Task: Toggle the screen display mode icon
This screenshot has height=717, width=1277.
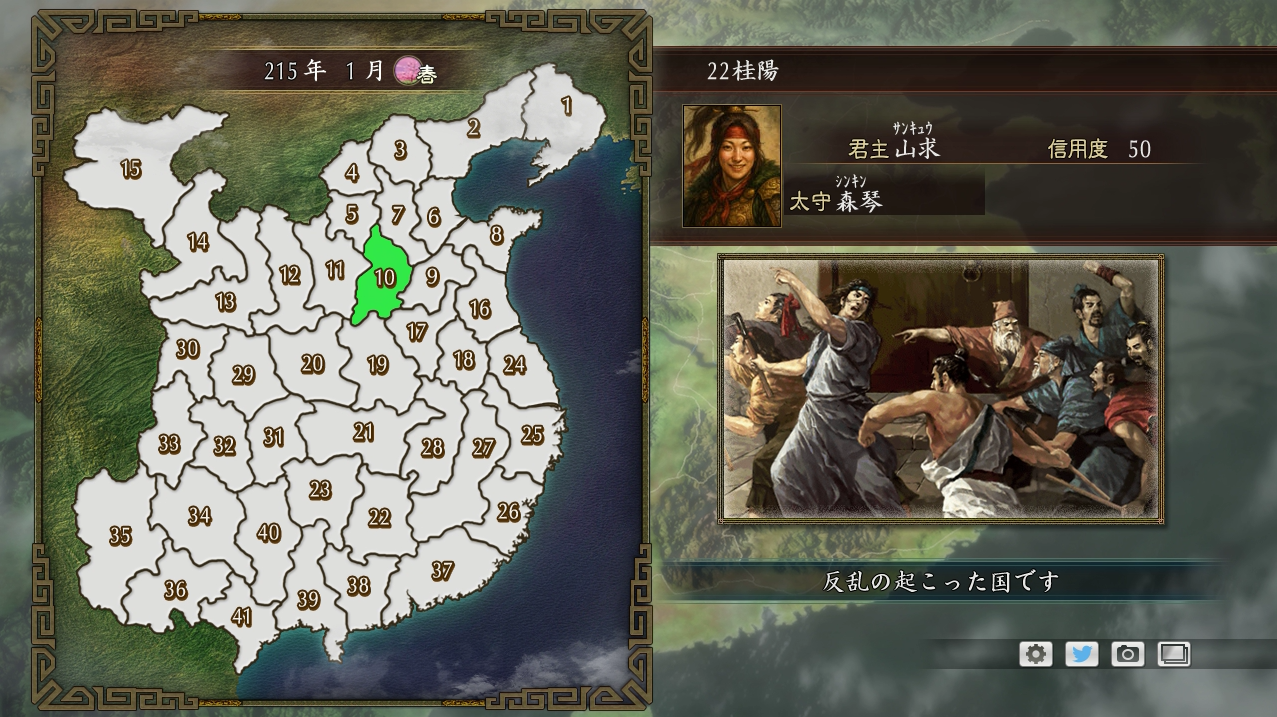Action: (x=1174, y=654)
